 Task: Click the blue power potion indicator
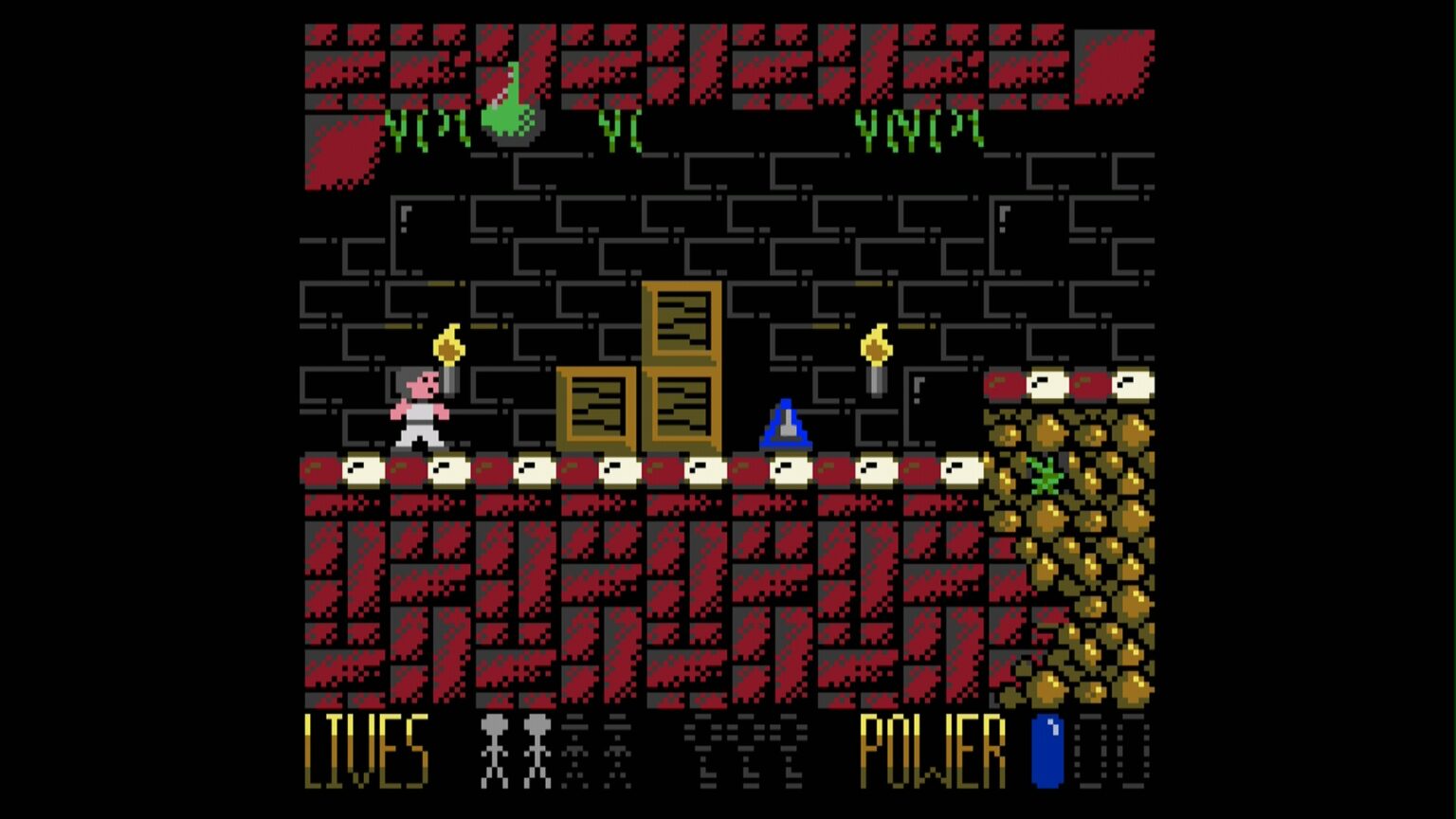(1046, 751)
